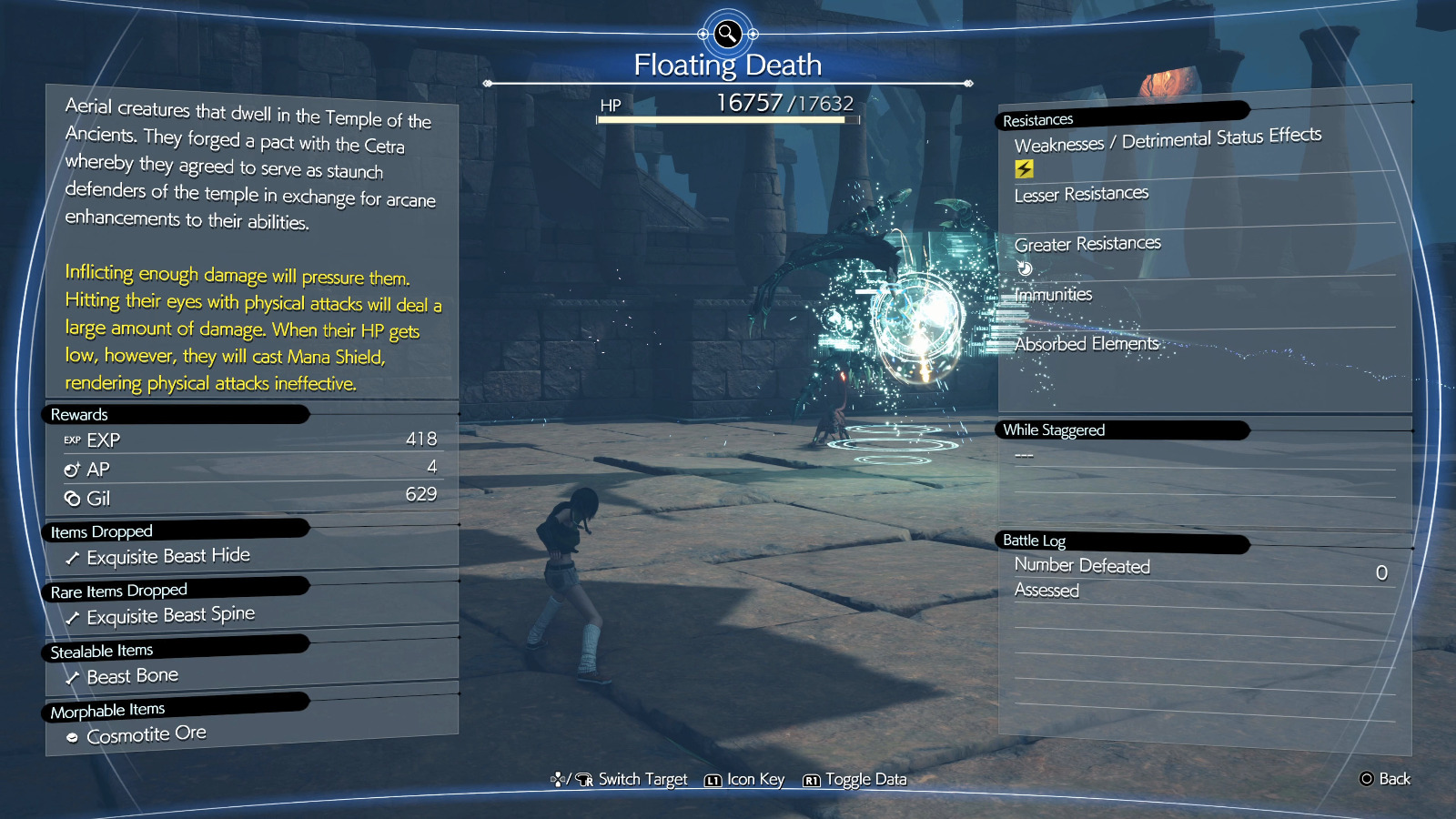Click the Greater Resistances status icon
Image resolution: width=1456 pixels, height=819 pixels.
(x=1025, y=268)
